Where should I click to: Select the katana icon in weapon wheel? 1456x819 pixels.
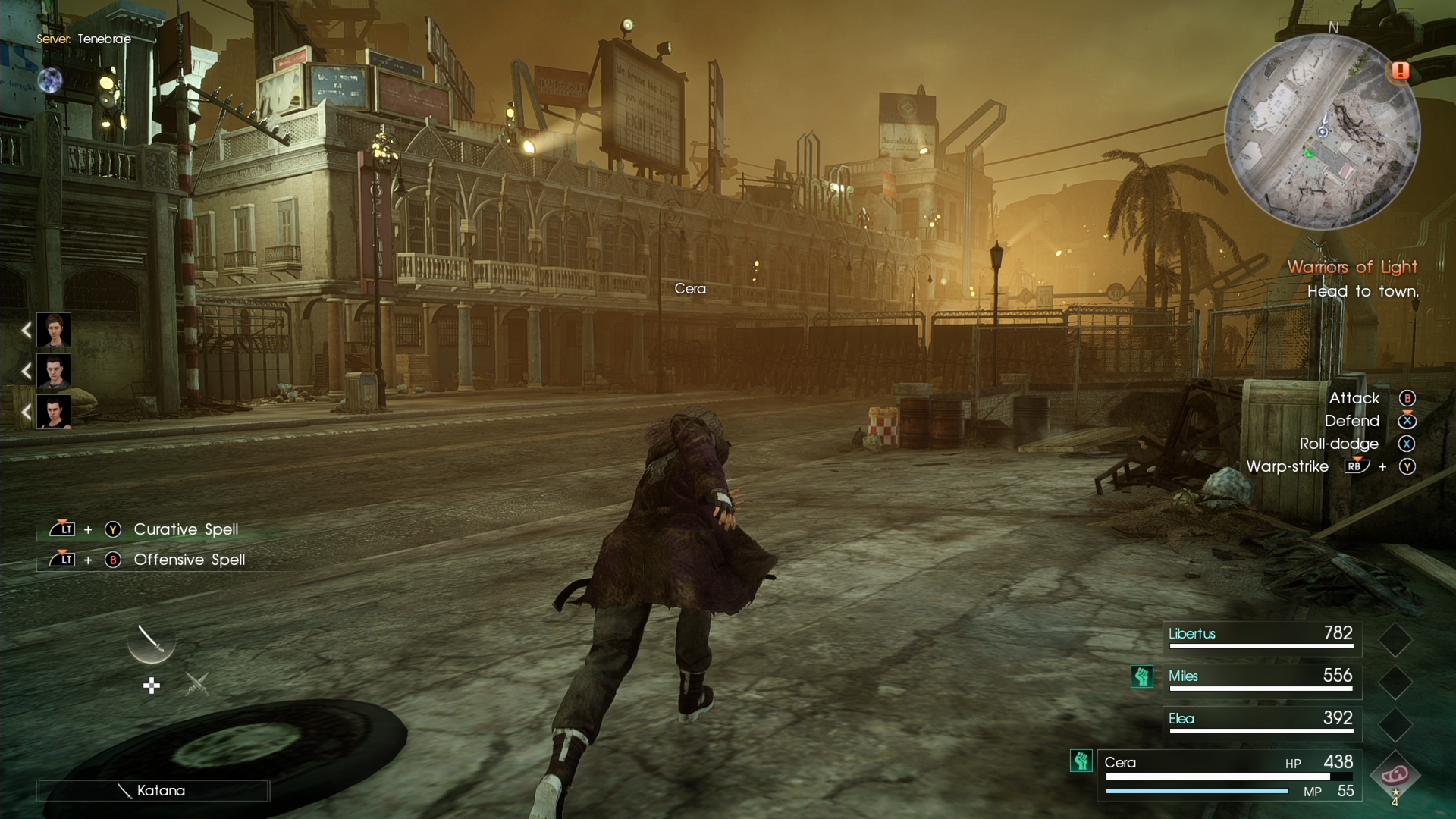tap(151, 641)
